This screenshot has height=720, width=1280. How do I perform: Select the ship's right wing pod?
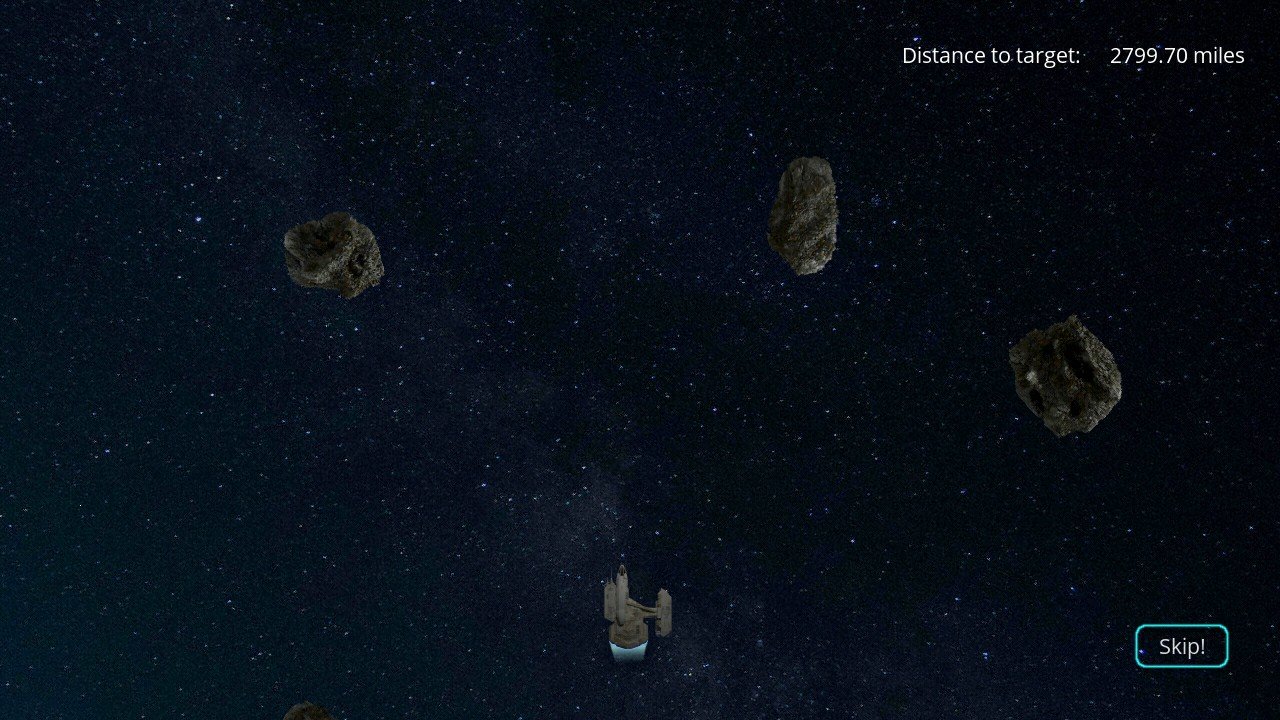pos(664,614)
